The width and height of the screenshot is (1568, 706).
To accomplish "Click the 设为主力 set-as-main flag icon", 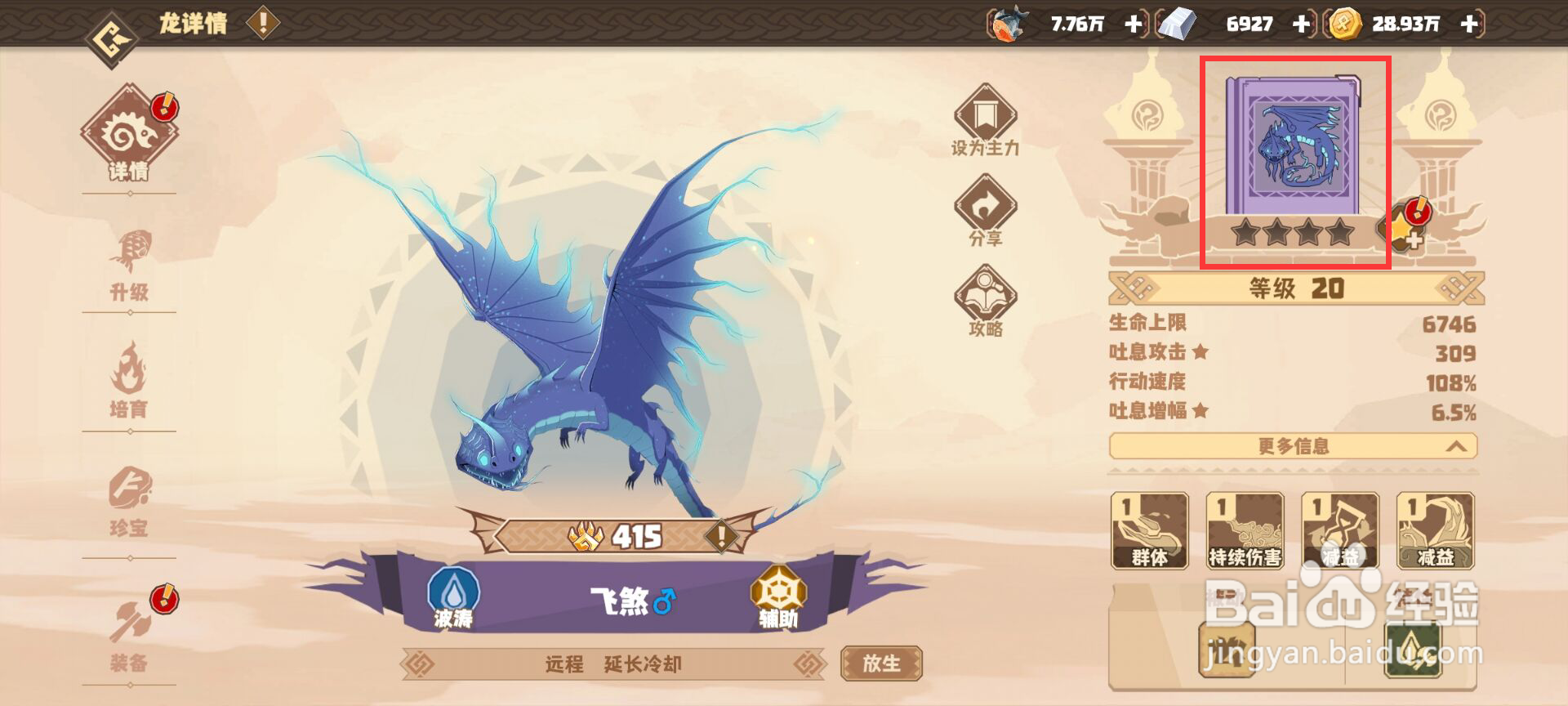I will click(986, 118).
